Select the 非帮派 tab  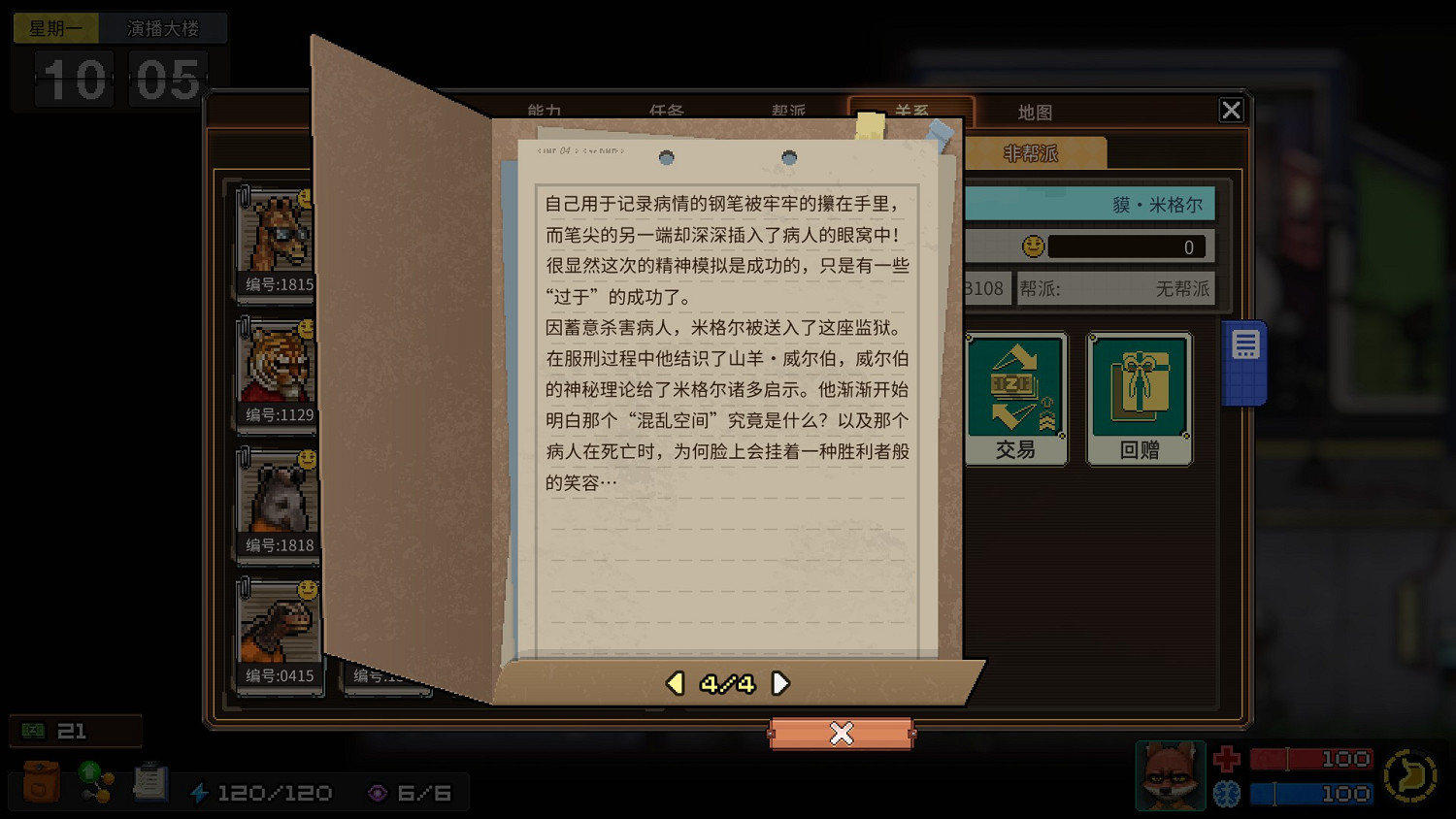tap(1029, 152)
